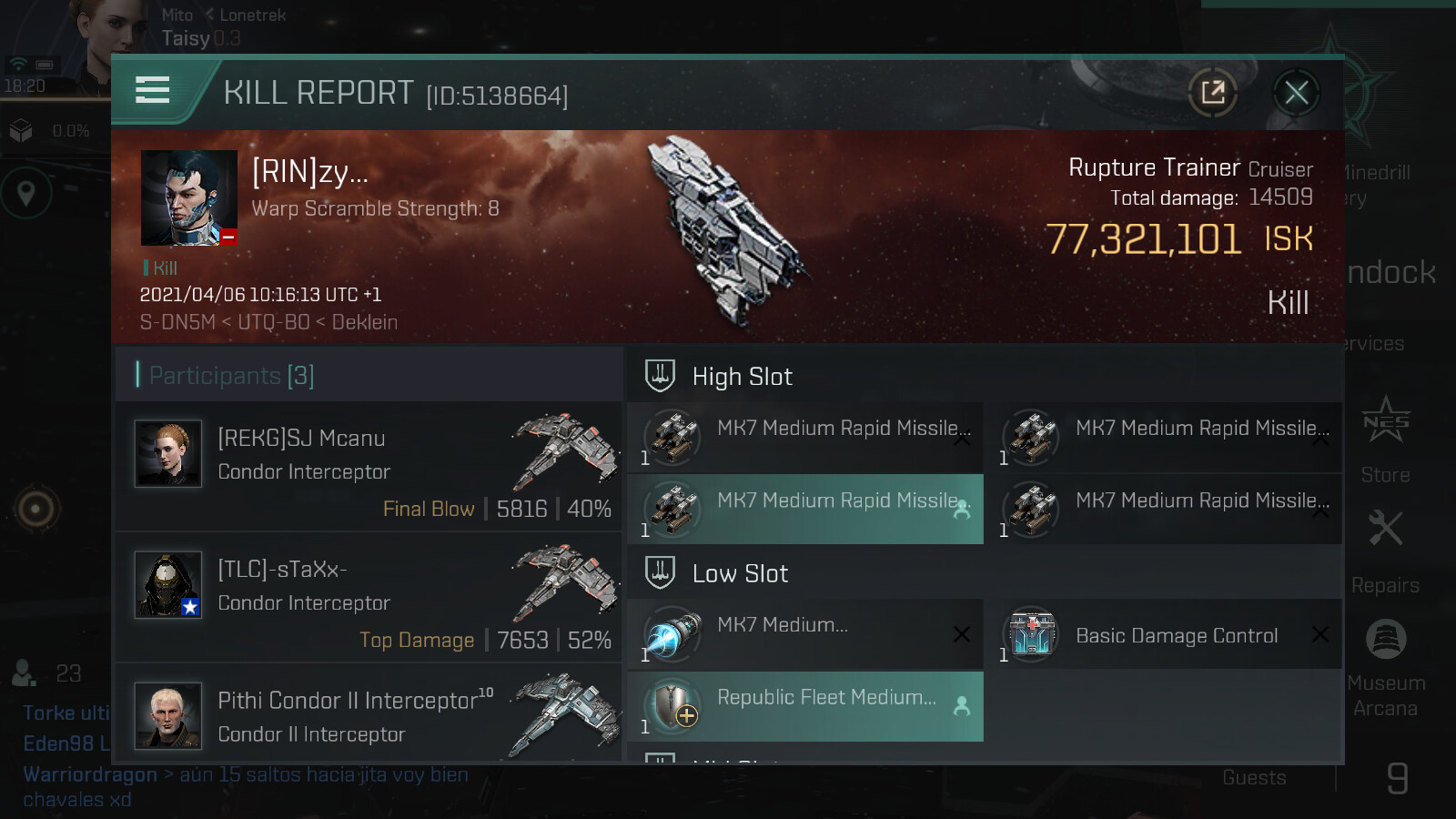Open the Repairs station service
The image size is (1456, 819).
[1385, 551]
